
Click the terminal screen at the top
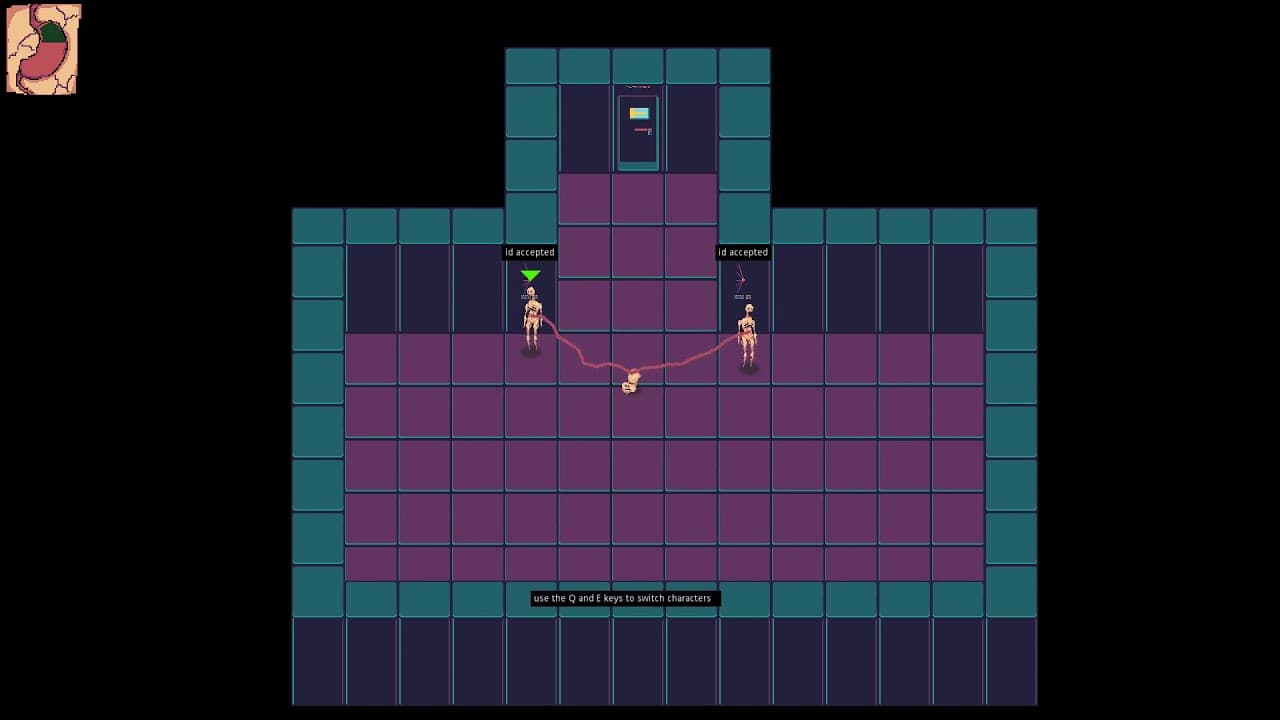tap(638, 130)
